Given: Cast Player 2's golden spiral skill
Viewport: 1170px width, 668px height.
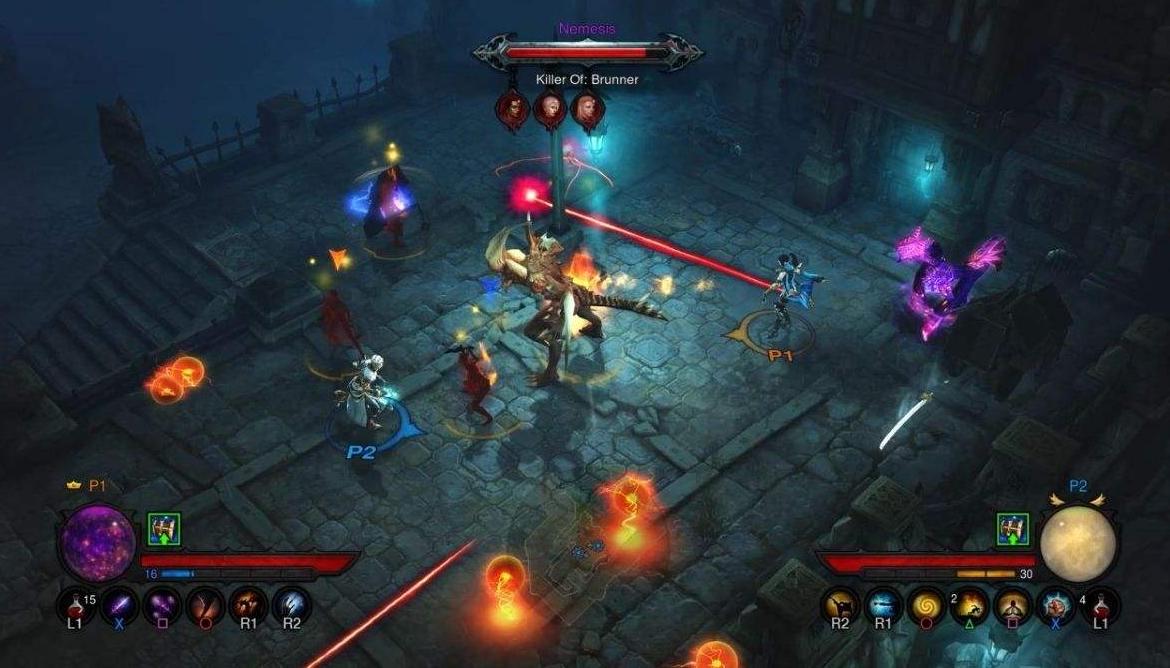Looking at the screenshot, I should [x=927, y=605].
